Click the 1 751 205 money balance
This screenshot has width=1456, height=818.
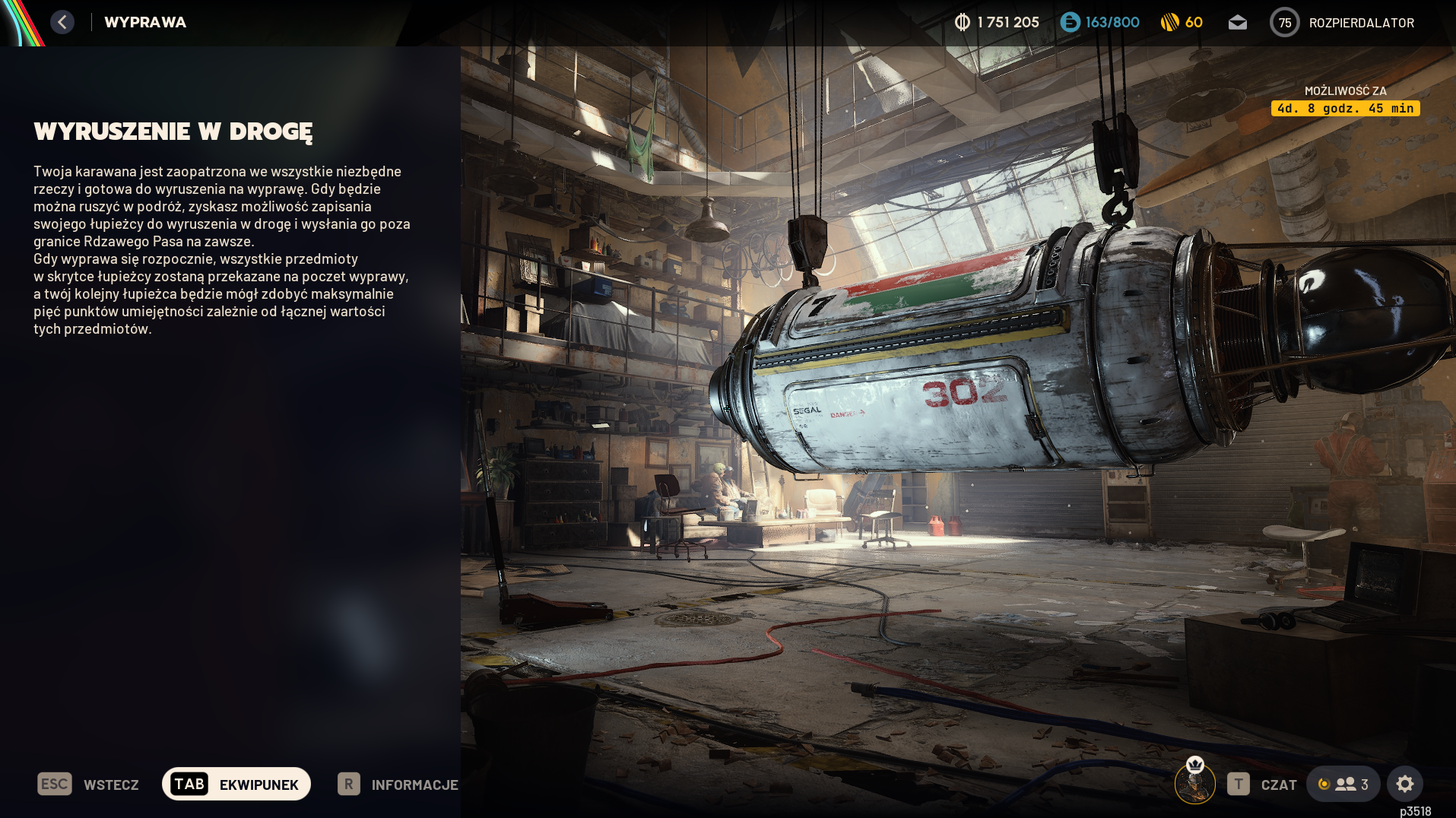coord(997,23)
